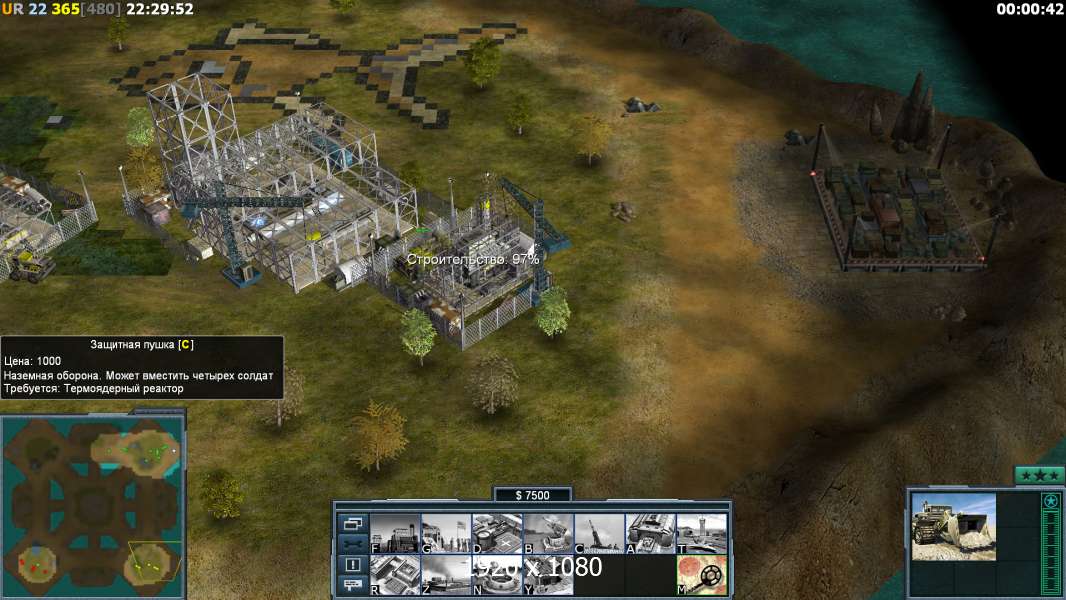Activate the mine detector command labeled M
1066x600 pixels.
tap(701, 575)
